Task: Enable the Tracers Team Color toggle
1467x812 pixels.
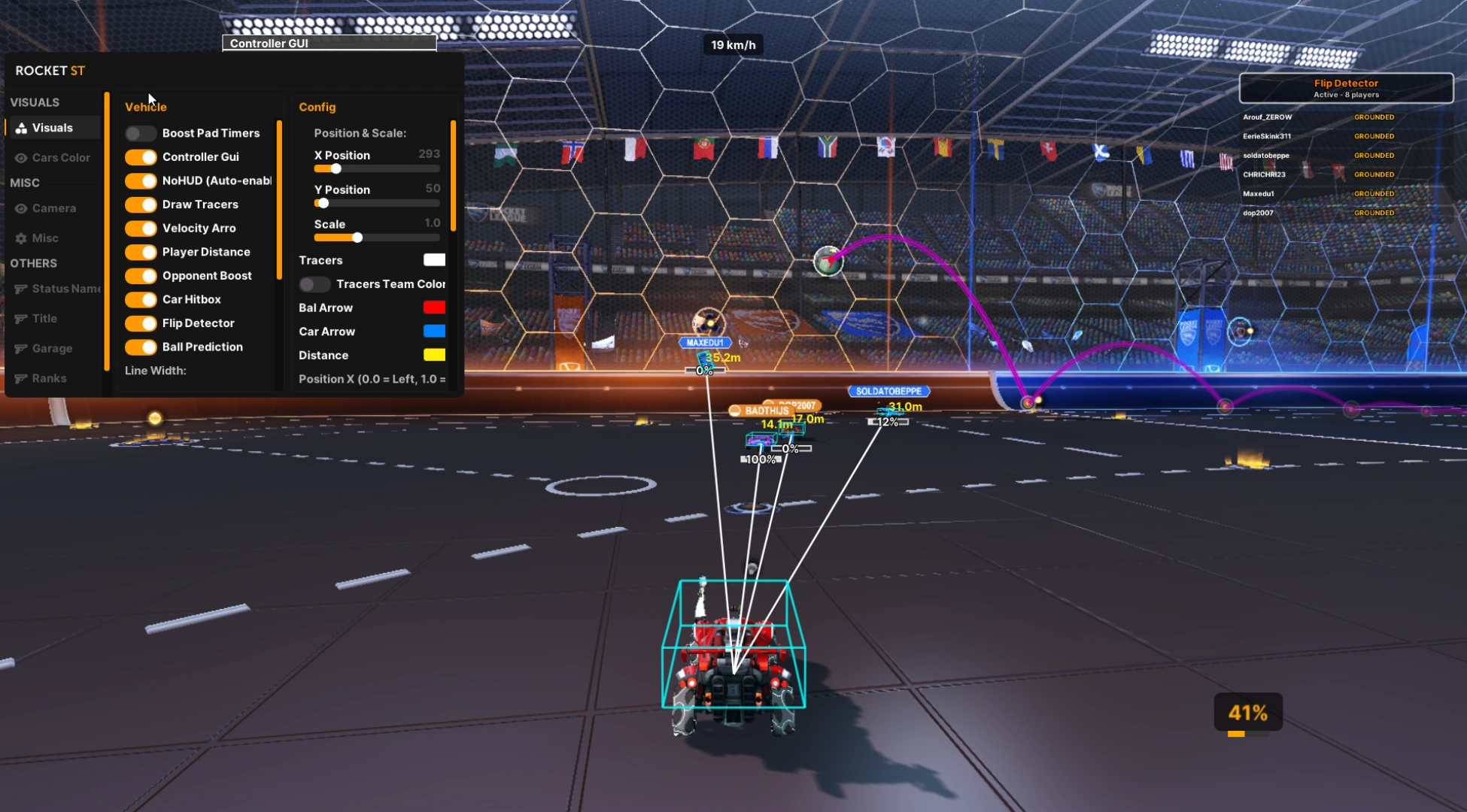Action: (314, 284)
